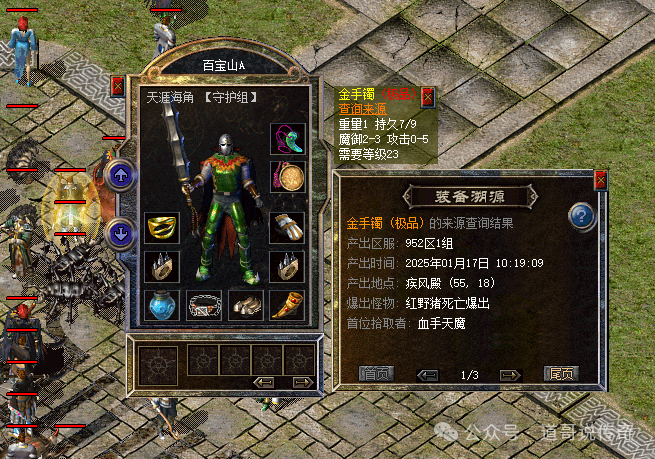
Task: Click the blue up arrow button
Action: [x=121, y=177]
